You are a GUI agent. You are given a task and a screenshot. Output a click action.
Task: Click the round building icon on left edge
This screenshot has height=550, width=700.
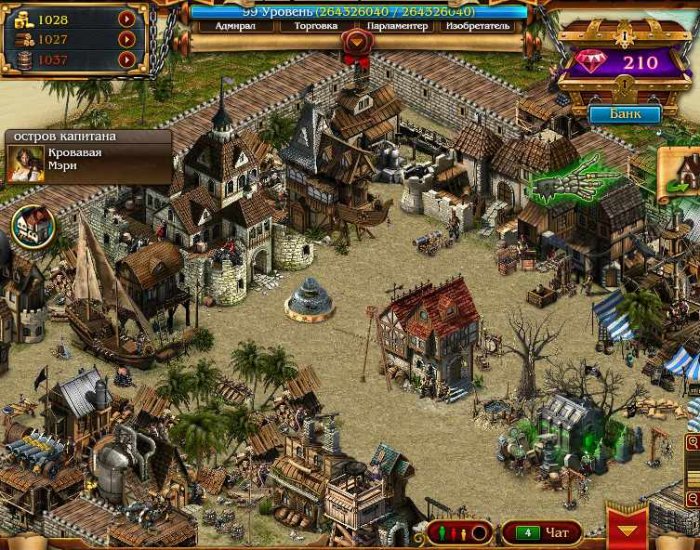tap(31, 227)
